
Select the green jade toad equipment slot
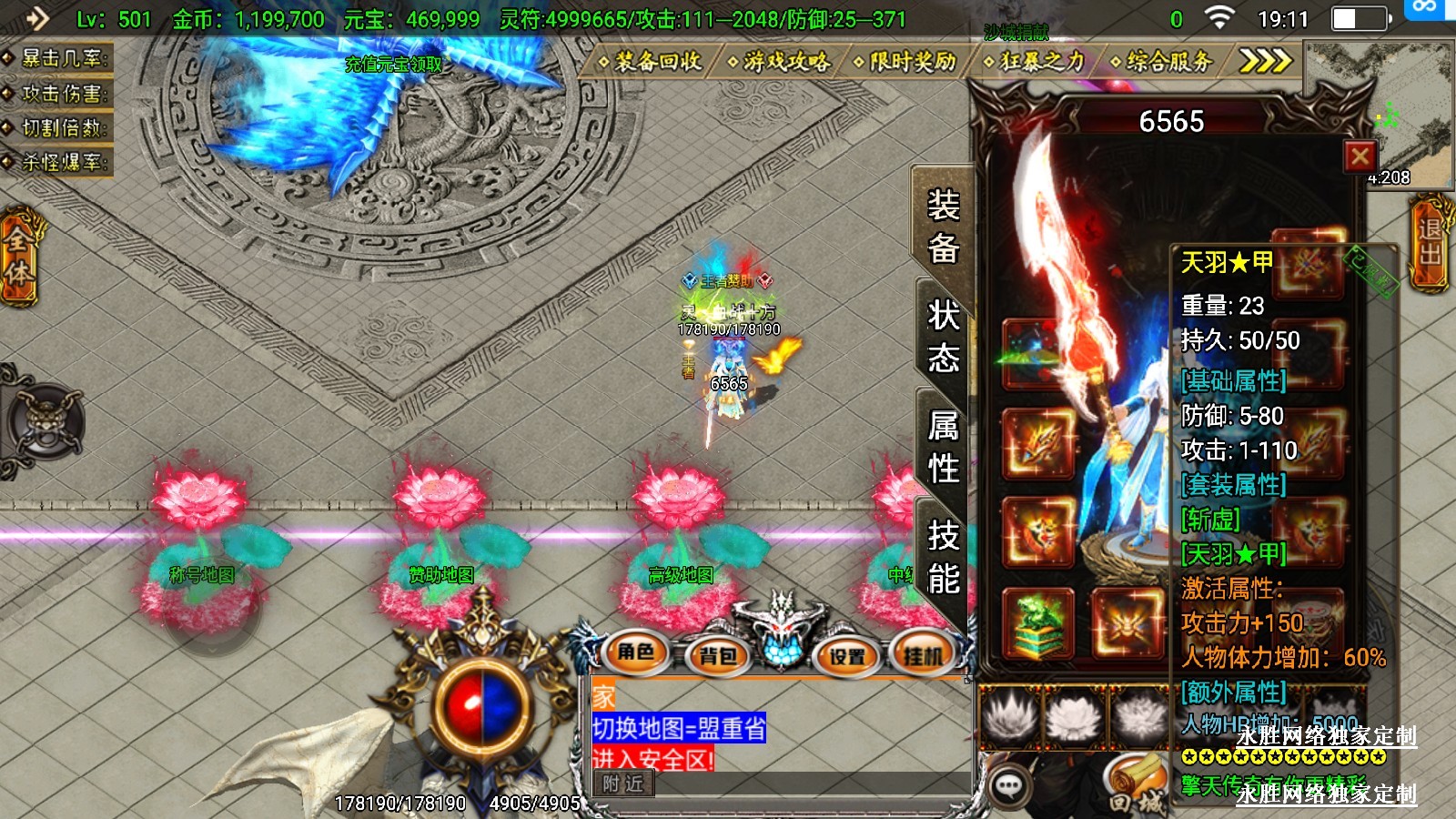[1038, 623]
